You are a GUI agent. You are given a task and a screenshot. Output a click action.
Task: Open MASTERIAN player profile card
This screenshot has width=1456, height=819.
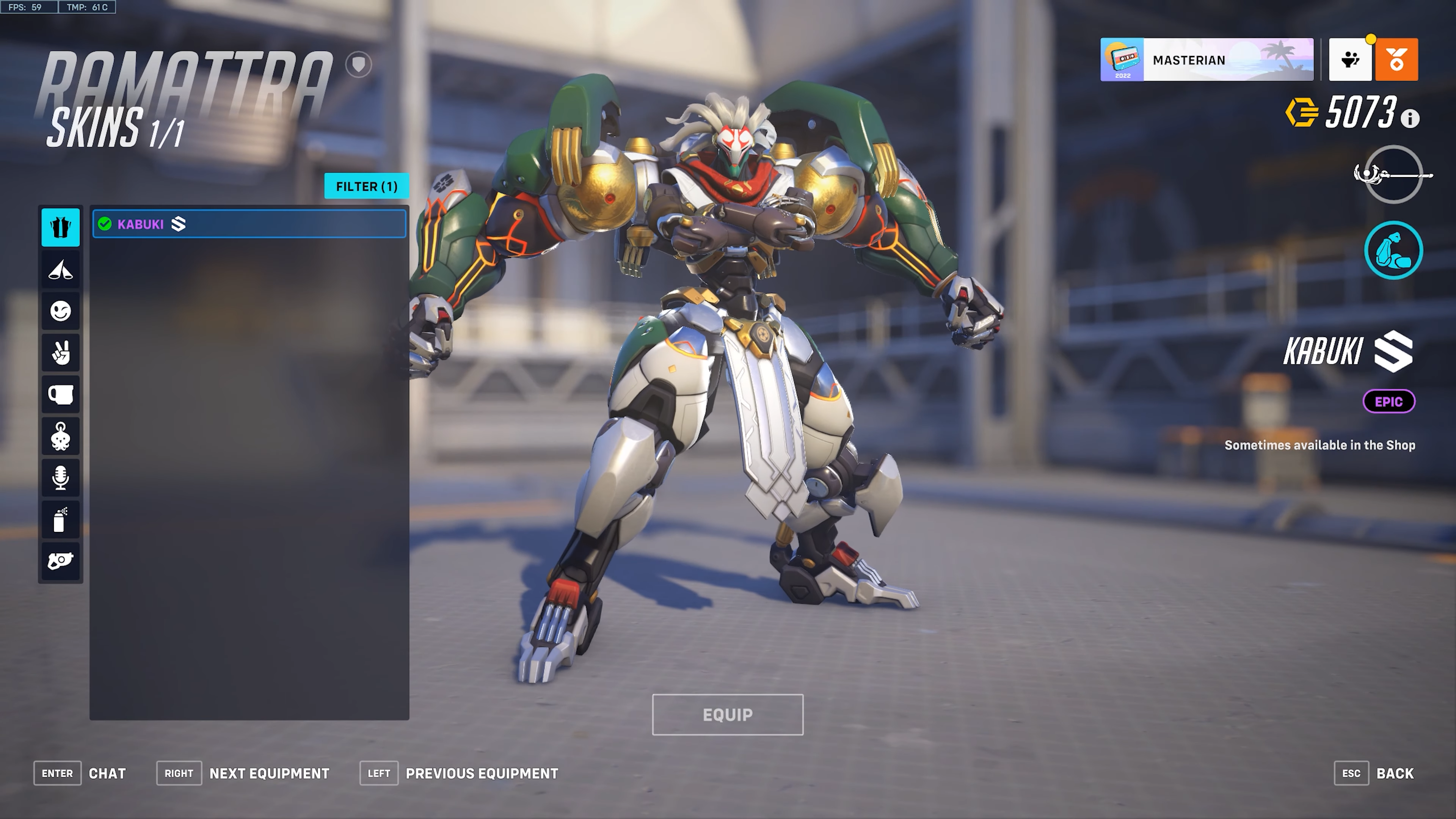click(x=1206, y=60)
